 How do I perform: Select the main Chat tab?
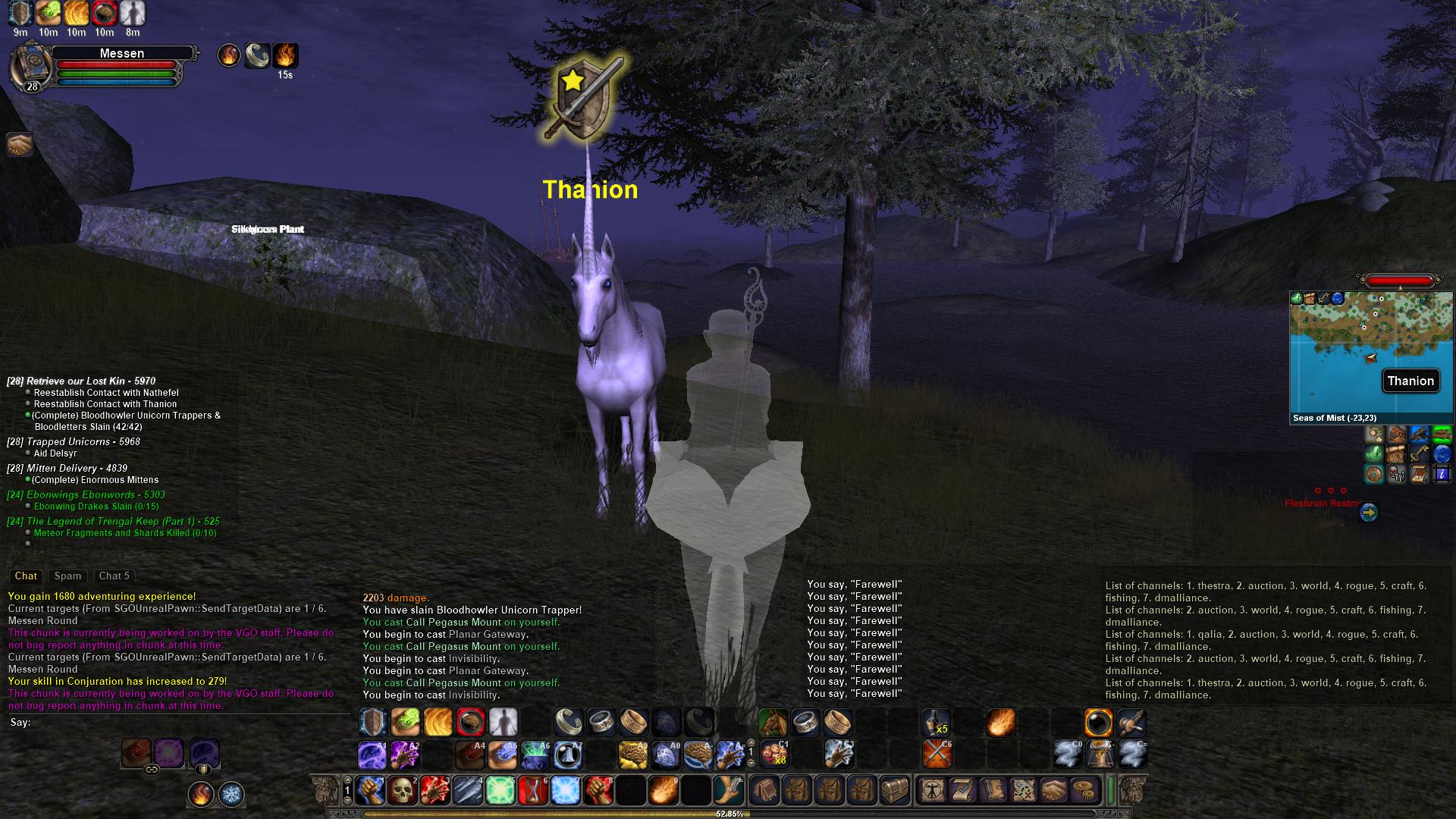(x=26, y=576)
